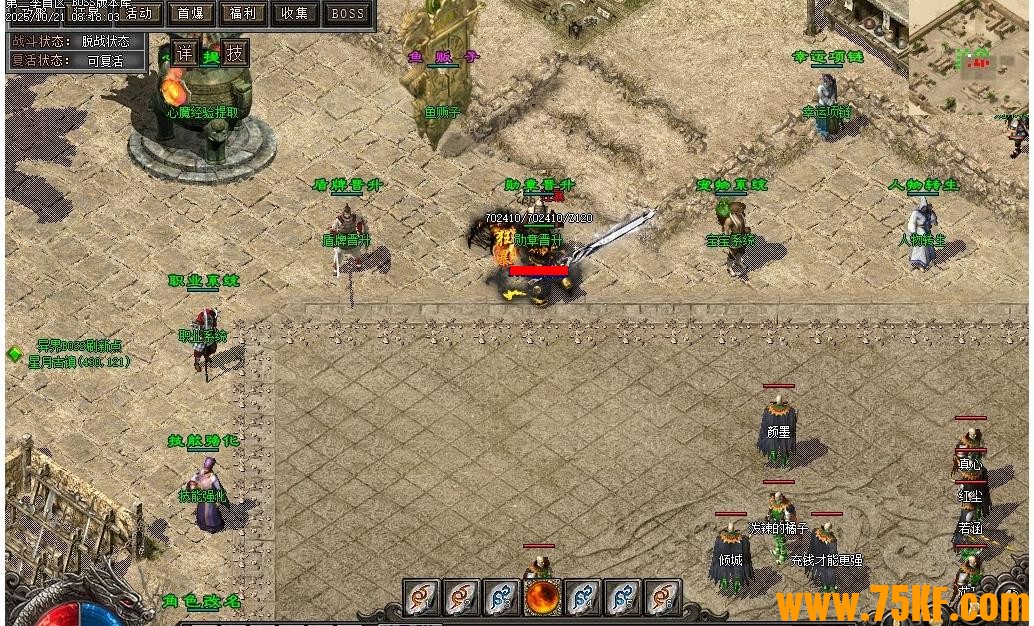
Task: Open the BOSS menu
Action: click(347, 14)
